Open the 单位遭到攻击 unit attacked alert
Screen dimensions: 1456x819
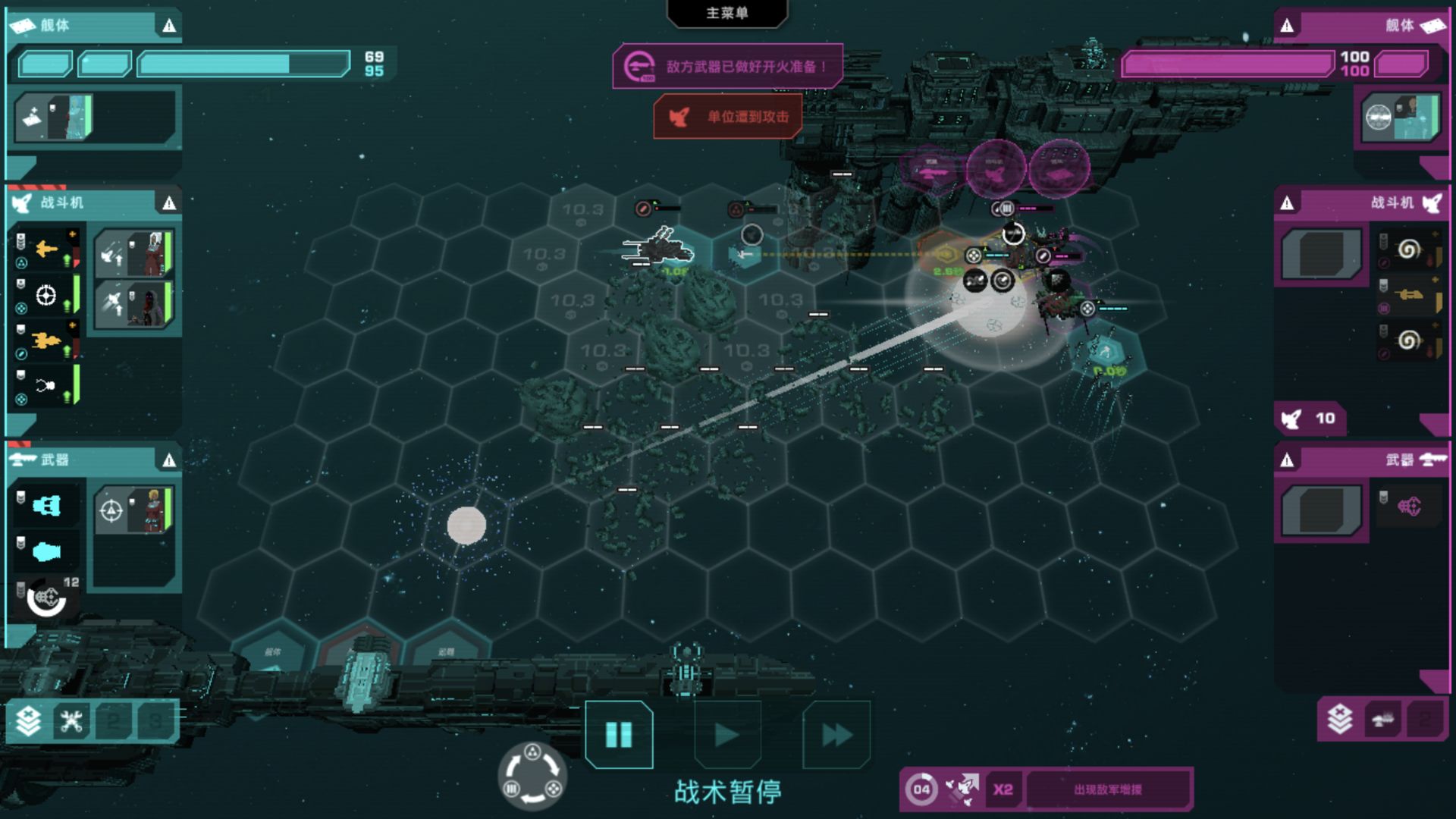click(x=728, y=117)
